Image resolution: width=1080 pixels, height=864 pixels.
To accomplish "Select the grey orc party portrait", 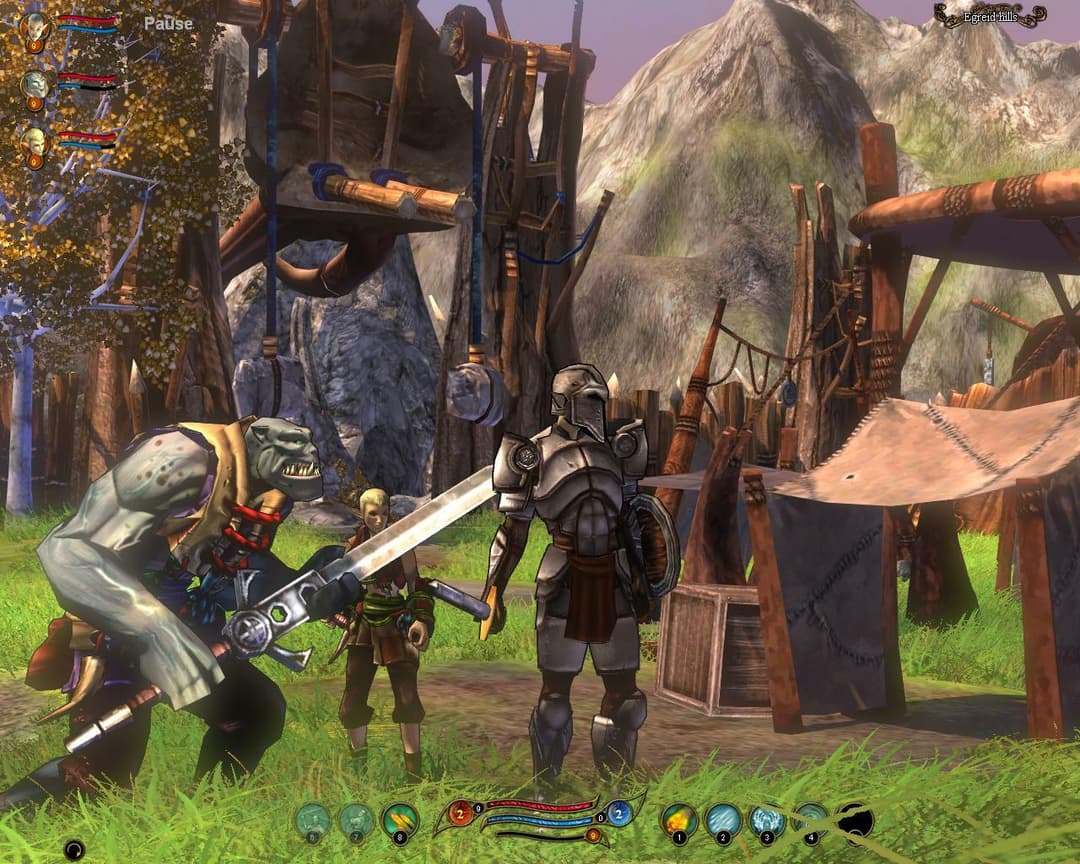I will click(x=35, y=84).
